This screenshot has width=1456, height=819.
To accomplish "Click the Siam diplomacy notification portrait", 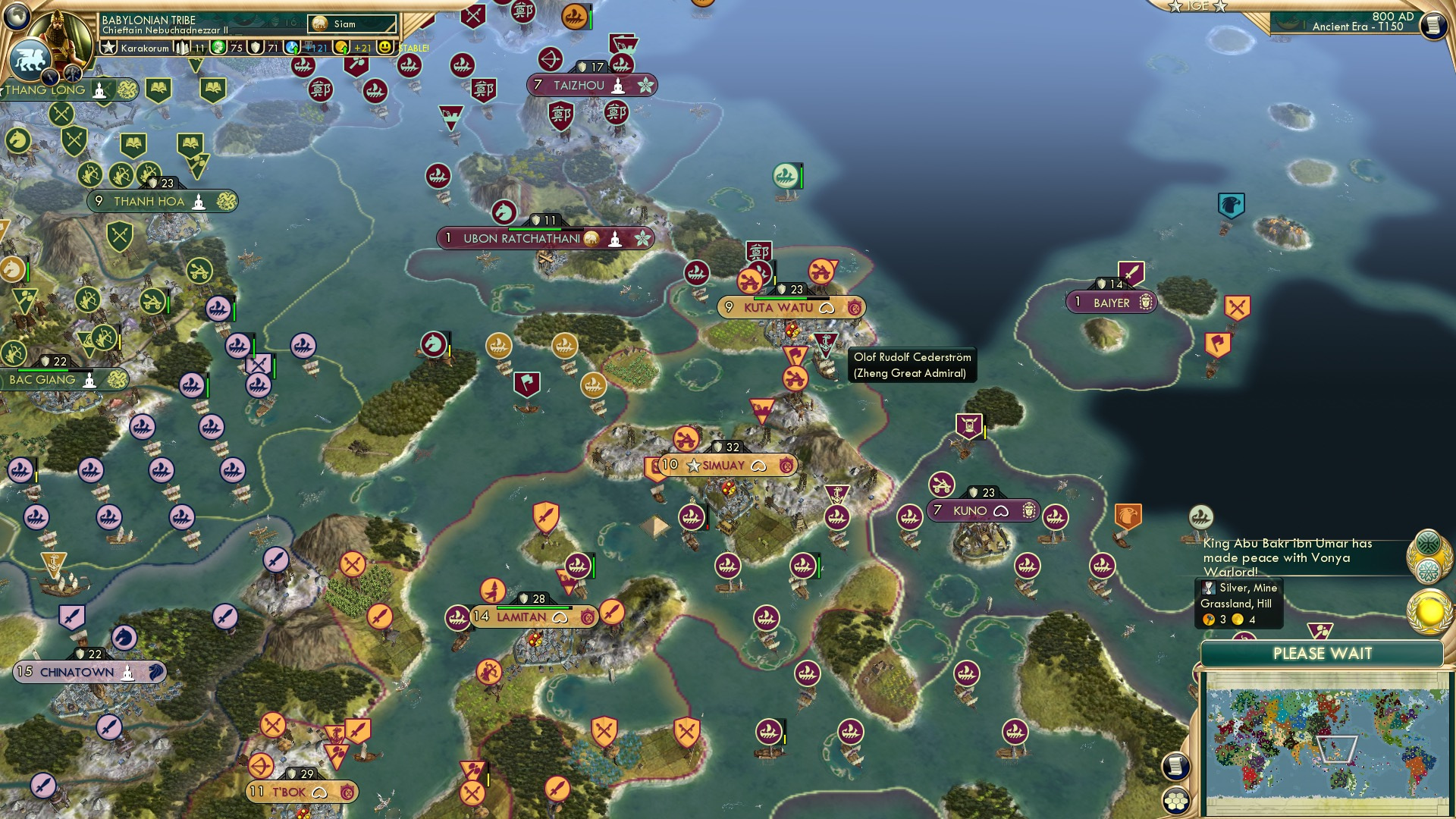I will pyautogui.click(x=320, y=24).
